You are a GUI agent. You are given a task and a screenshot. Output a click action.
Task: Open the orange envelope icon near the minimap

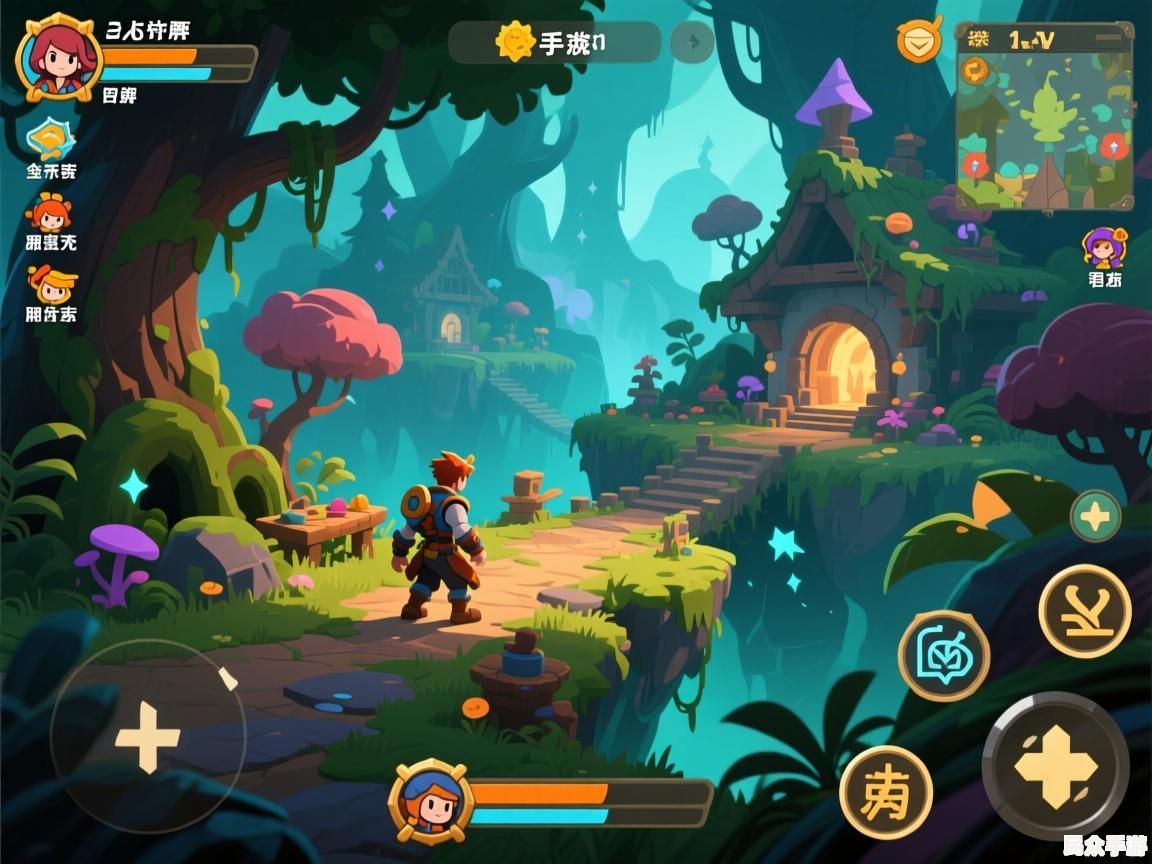[x=918, y=40]
